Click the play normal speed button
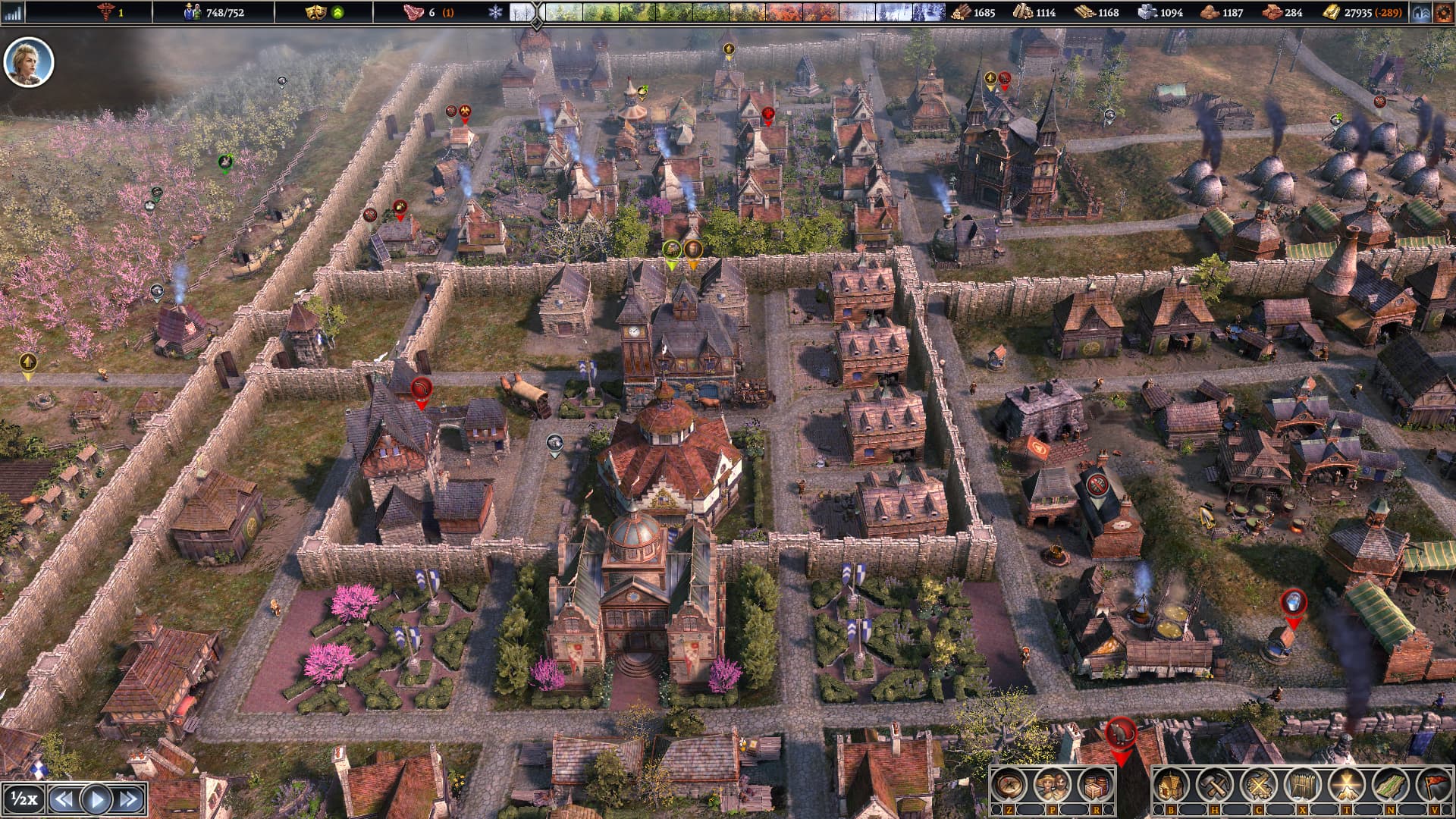Image resolution: width=1456 pixels, height=819 pixels. tap(96, 799)
